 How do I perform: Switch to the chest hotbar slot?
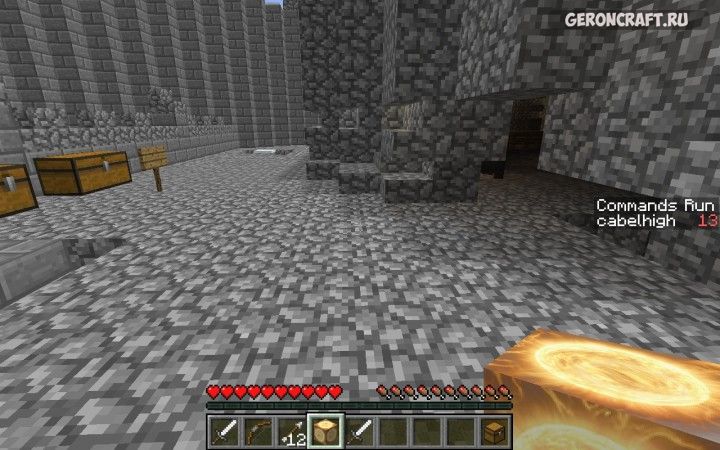tap(495, 431)
